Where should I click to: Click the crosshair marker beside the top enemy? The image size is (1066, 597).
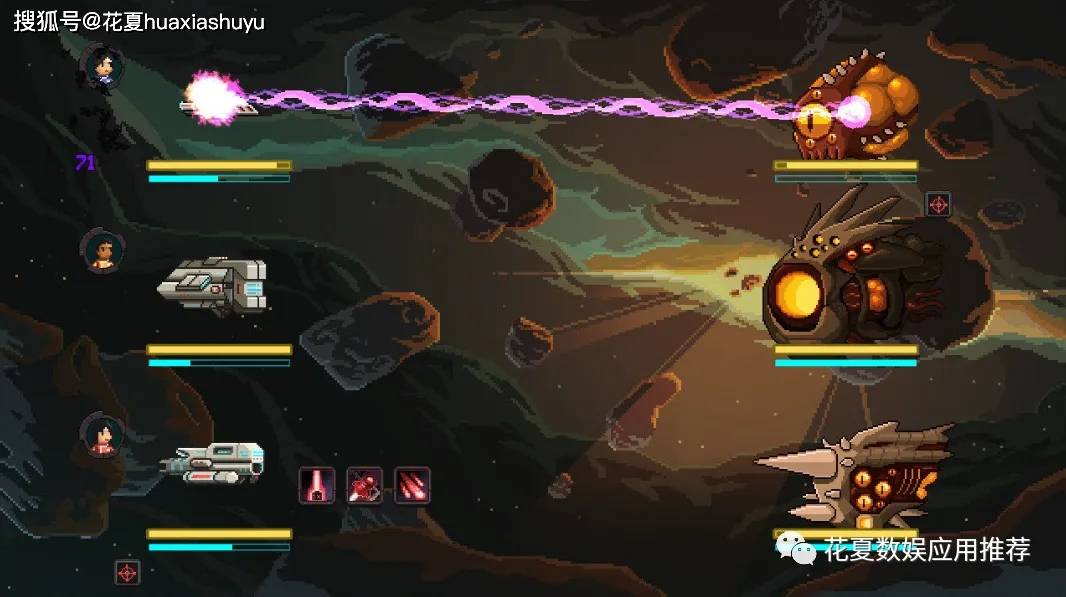tap(938, 204)
